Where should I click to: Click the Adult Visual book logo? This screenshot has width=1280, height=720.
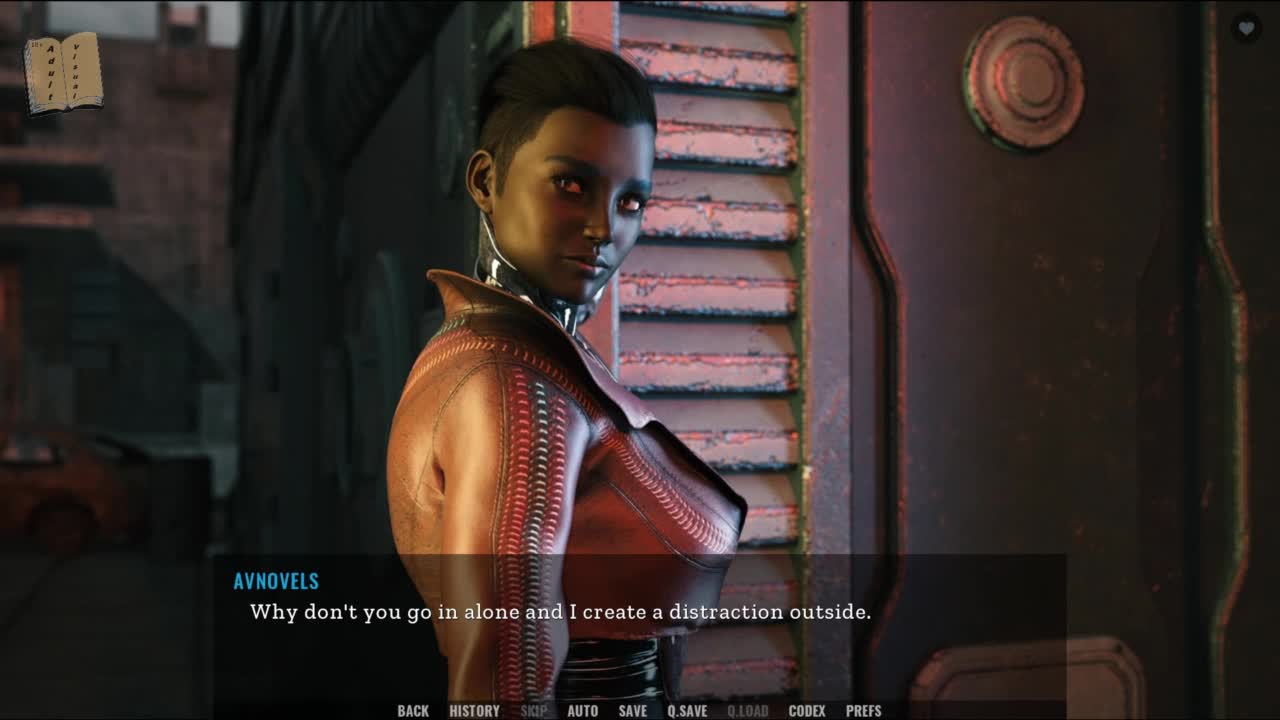(x=62, y=73)
